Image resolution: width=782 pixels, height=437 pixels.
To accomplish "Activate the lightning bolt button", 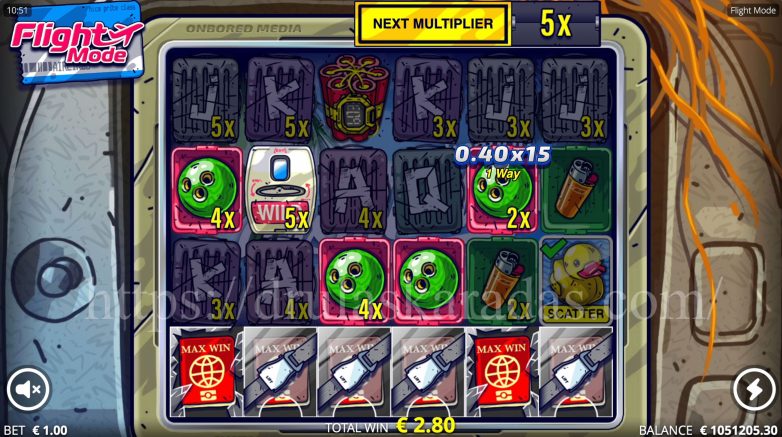I will point(753,389).
